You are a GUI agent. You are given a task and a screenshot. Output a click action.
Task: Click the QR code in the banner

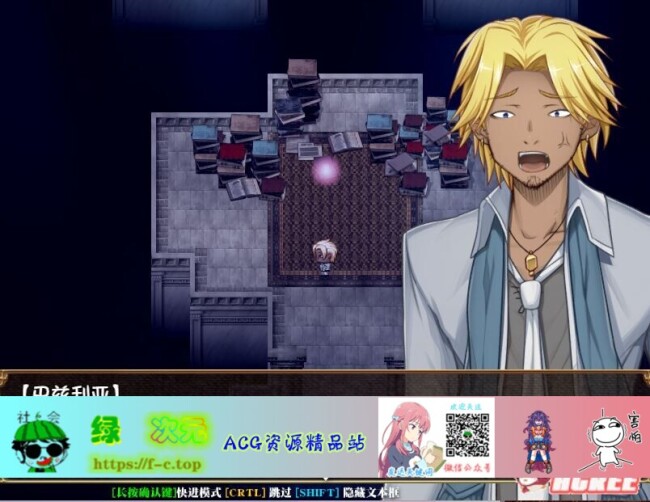467,434
